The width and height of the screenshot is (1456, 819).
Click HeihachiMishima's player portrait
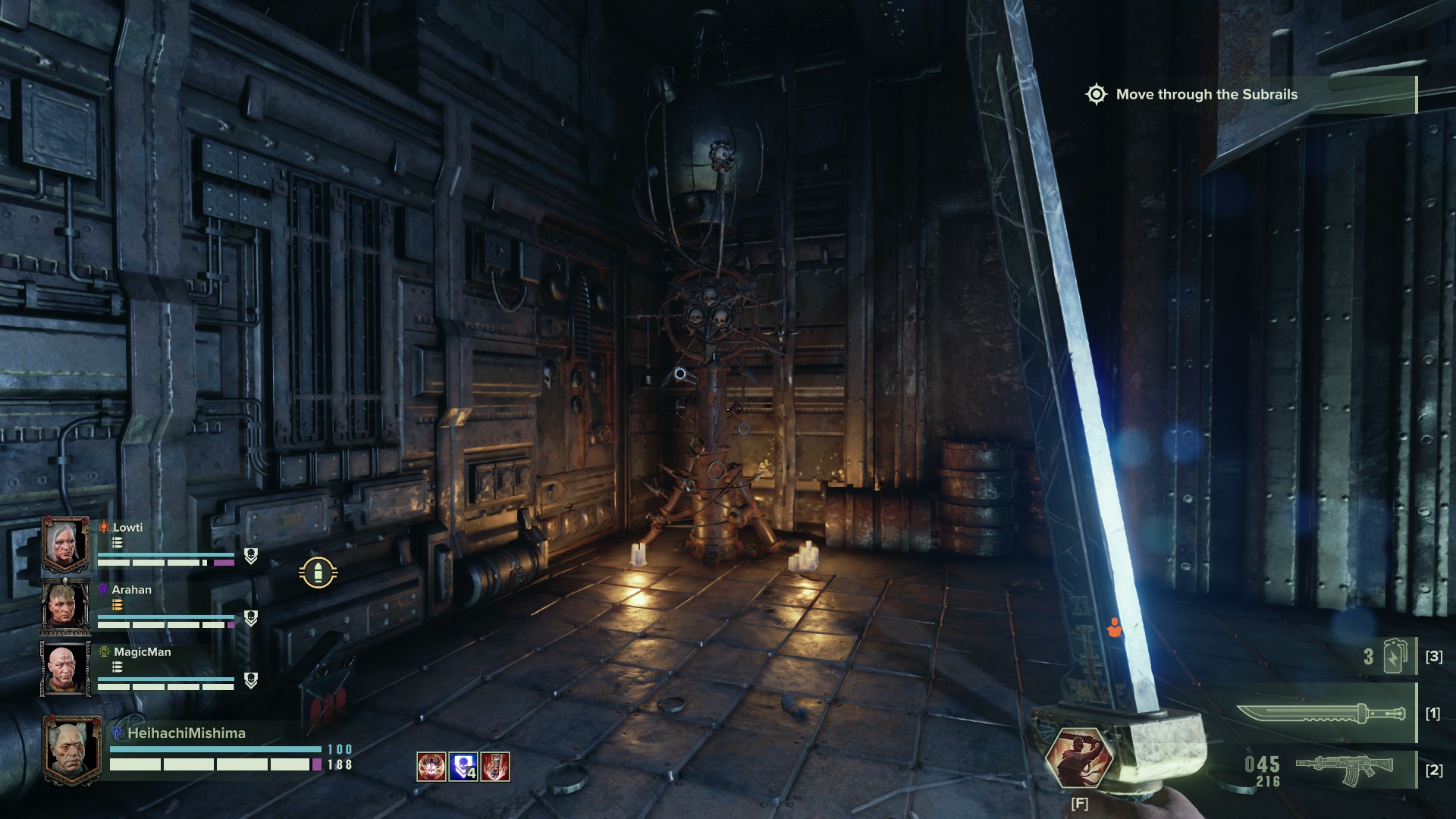click(74, 749)
